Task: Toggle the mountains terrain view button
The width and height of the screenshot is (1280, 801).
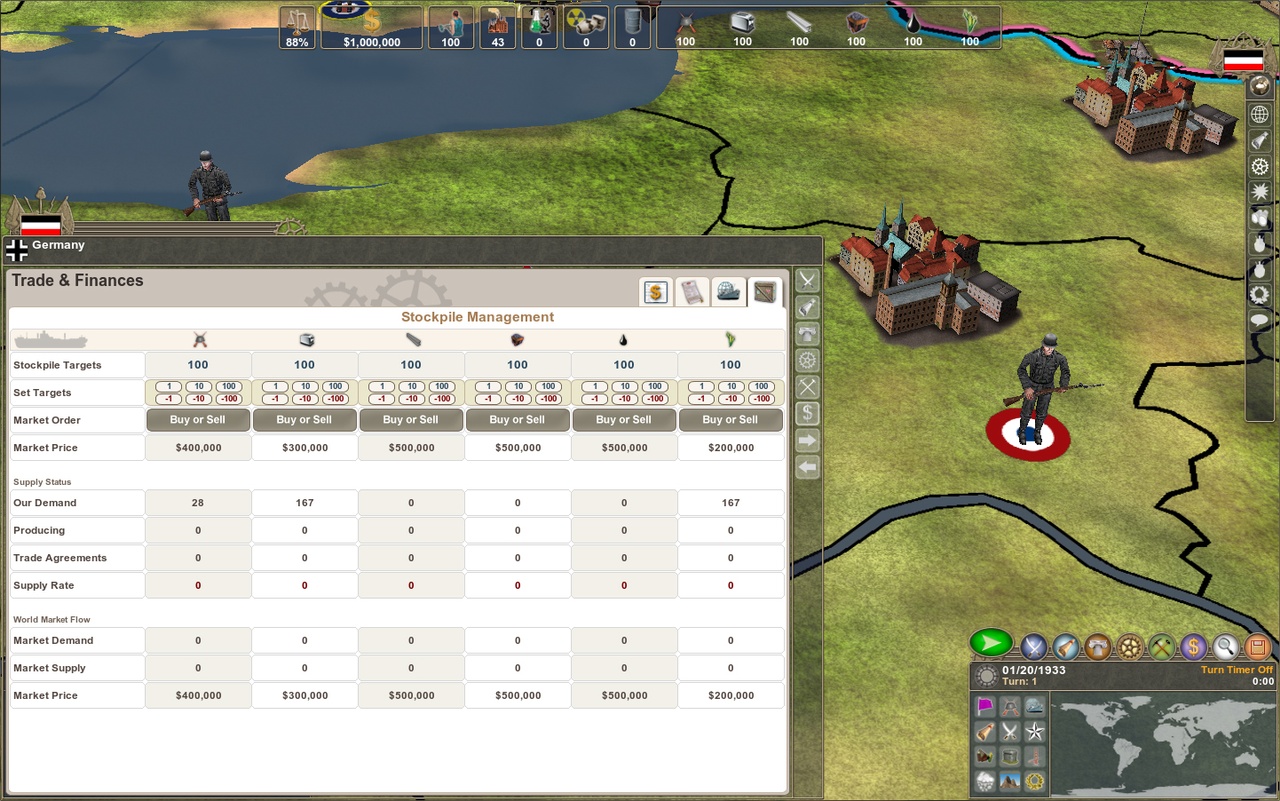Action: click(1010, 779)
